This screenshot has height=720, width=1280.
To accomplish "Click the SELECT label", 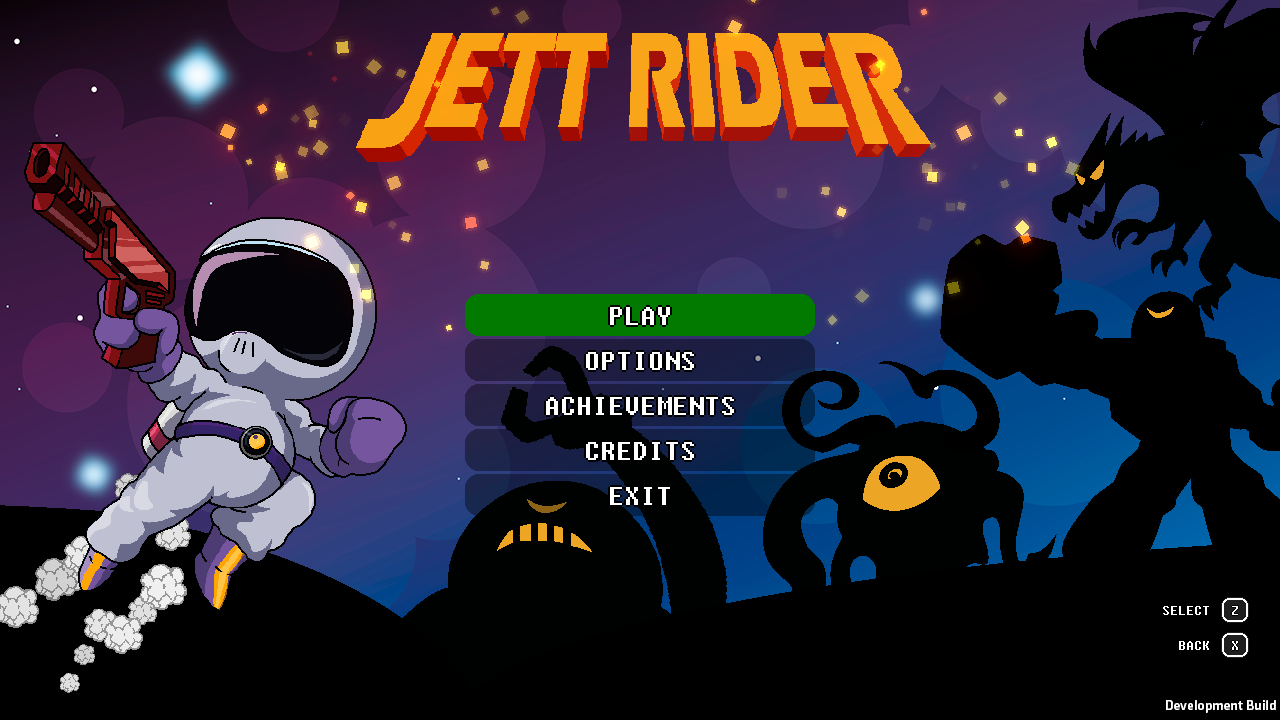I will point(1186,610).
